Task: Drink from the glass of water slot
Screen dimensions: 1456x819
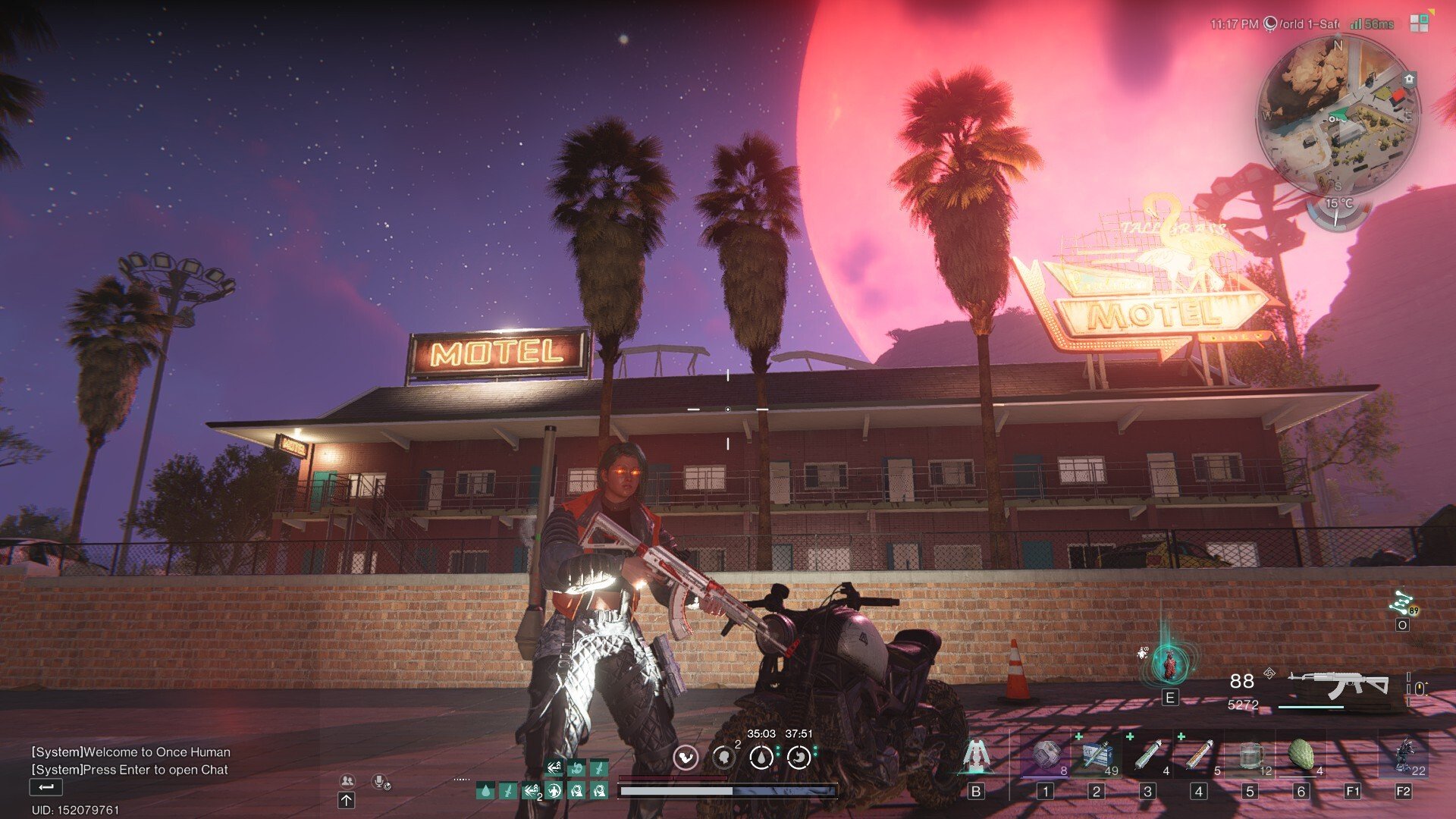Action: coord(1250,756)
